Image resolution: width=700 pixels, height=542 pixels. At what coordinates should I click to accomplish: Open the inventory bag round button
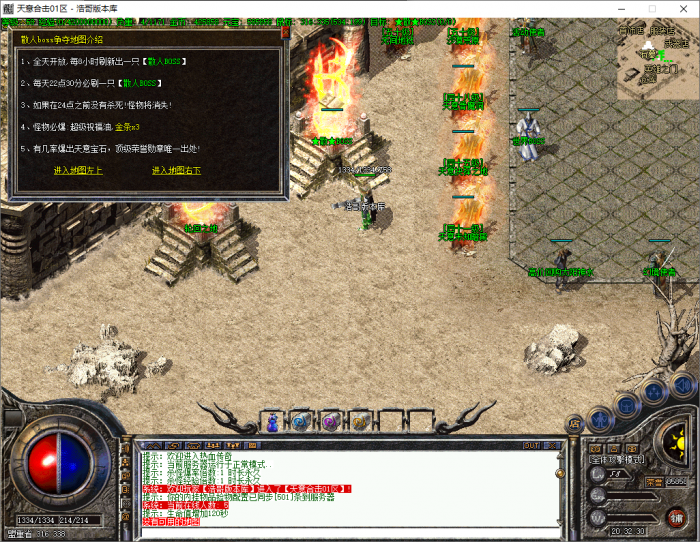[x=626, y=403]
